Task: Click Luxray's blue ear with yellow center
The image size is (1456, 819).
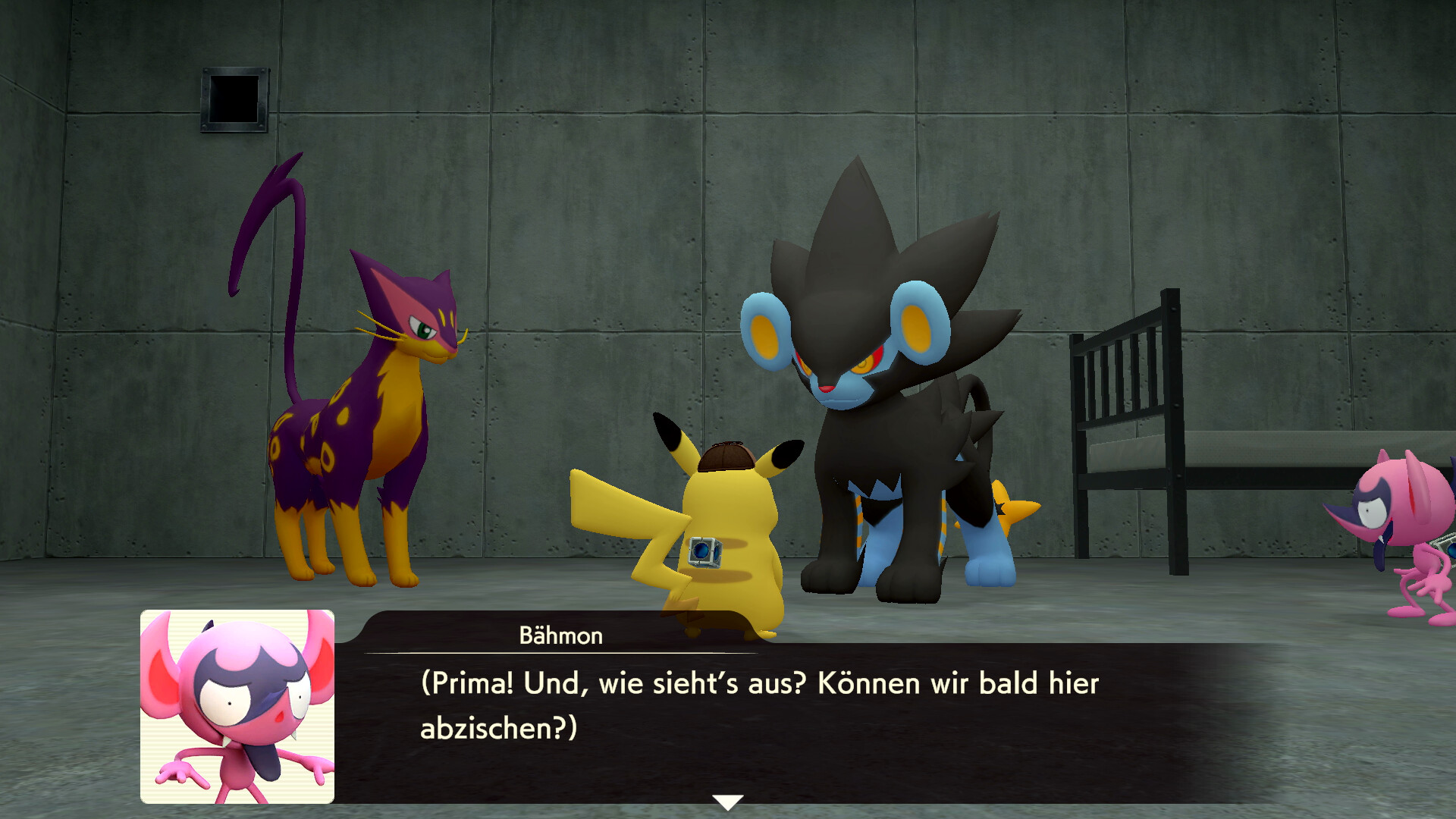Action: click(766, 334)
